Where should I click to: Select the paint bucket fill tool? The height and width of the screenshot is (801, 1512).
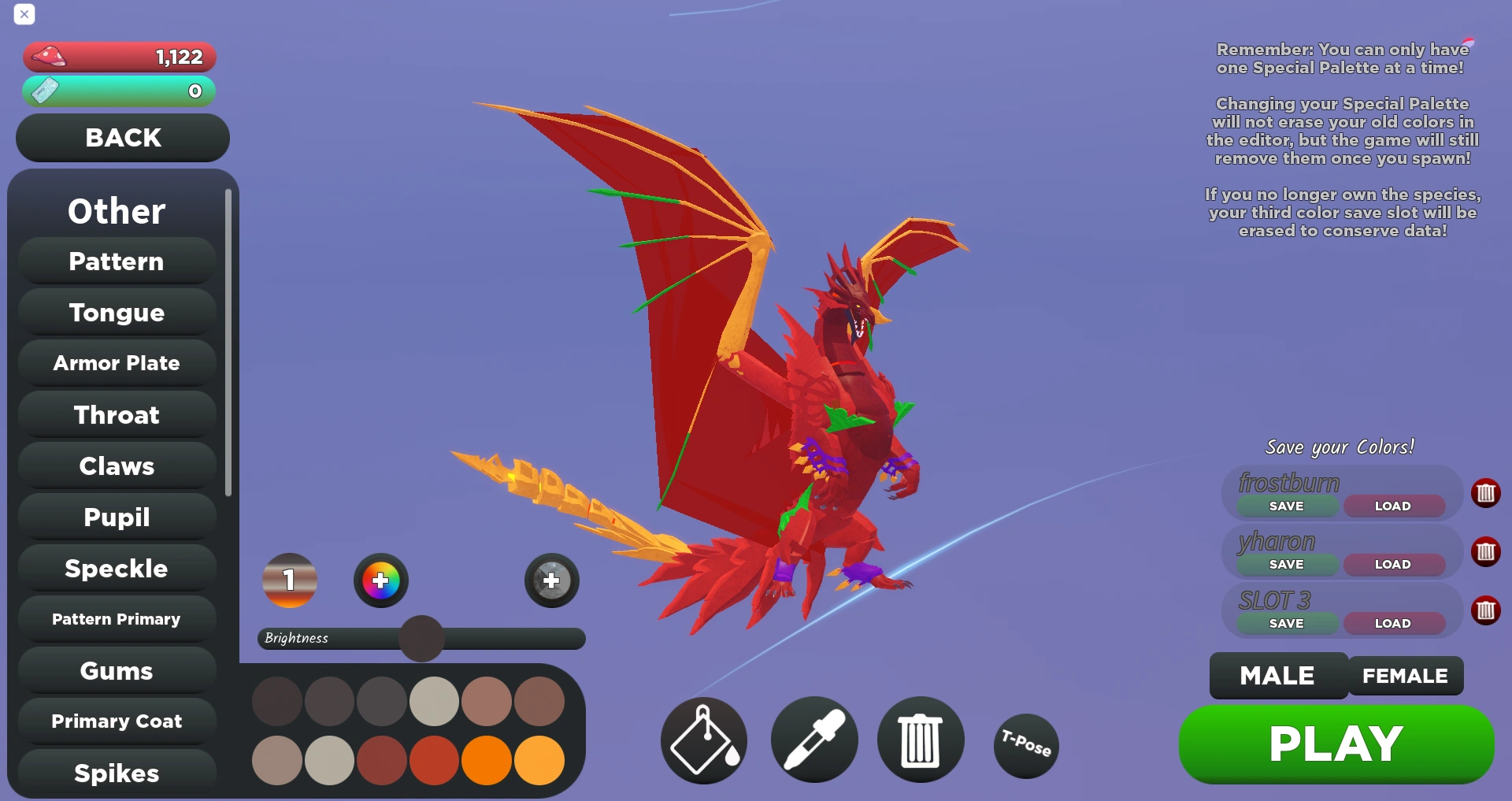point(702,740)
